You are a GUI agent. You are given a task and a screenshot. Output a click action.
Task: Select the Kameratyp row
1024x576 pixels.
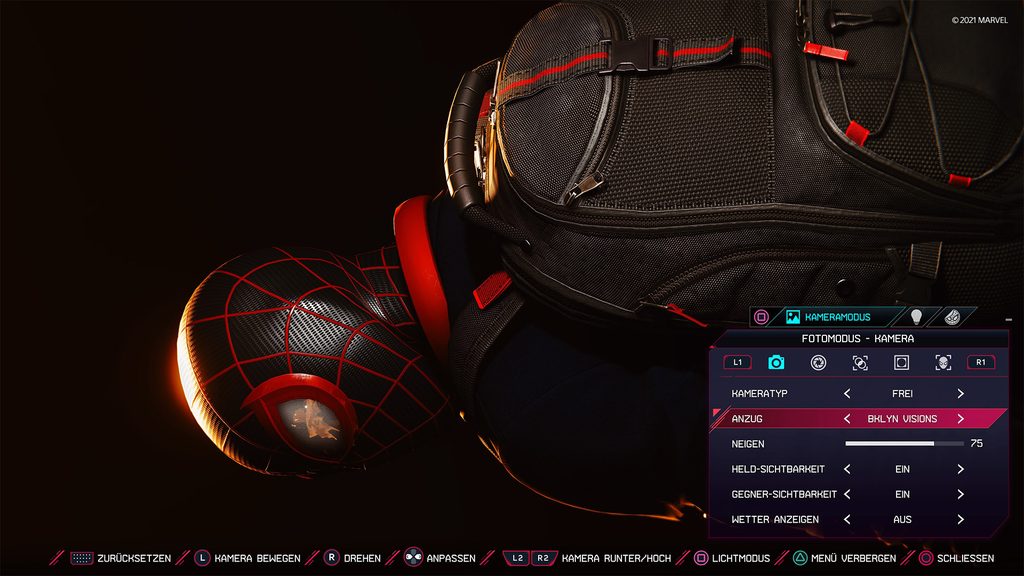(780, 394)
